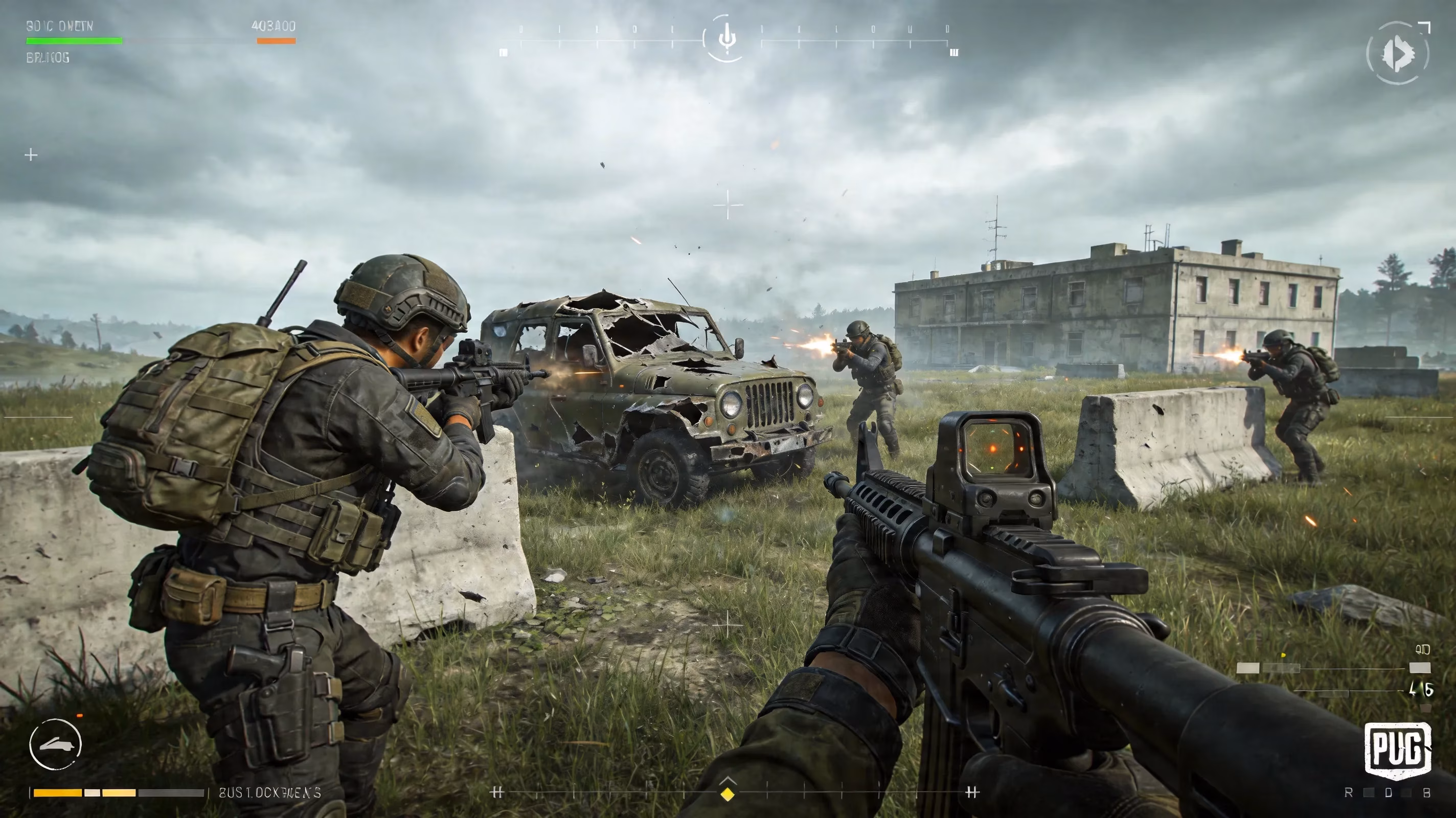The width and height of the screenshot is (1456, 818).
Task: Click the microphone icon in the top compass
Action: [727, 38]
